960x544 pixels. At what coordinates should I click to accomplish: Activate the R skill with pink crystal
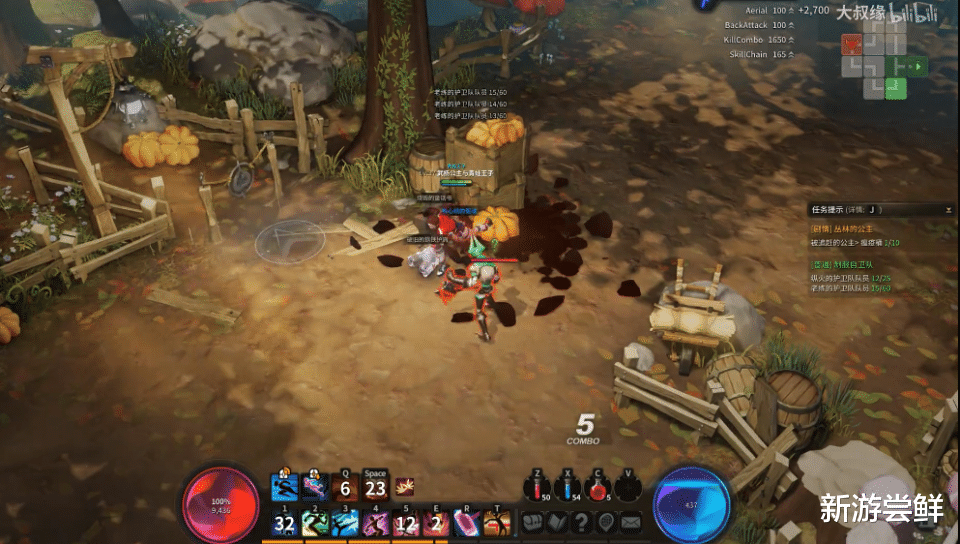[x=467, y=523]
